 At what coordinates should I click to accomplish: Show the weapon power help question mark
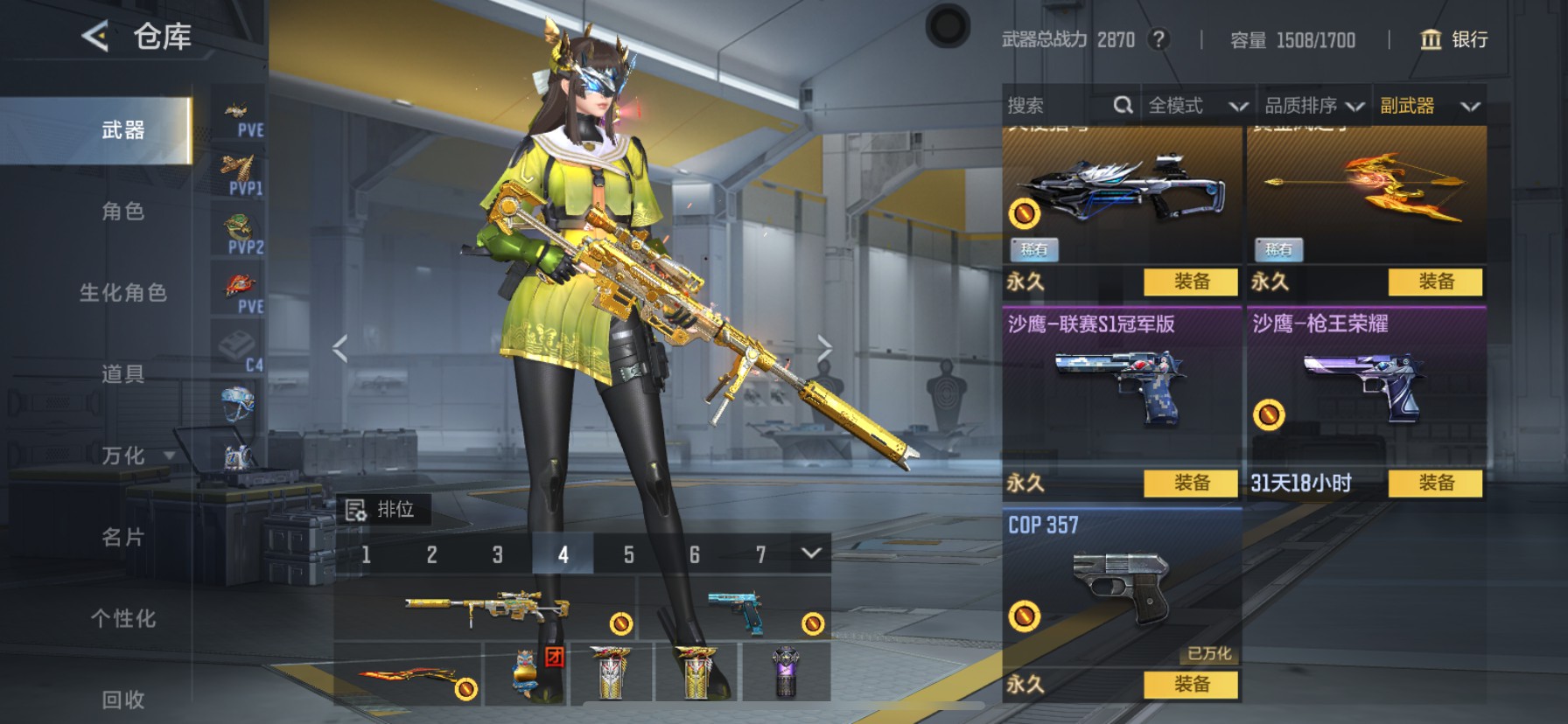[x=1158, y=39]
